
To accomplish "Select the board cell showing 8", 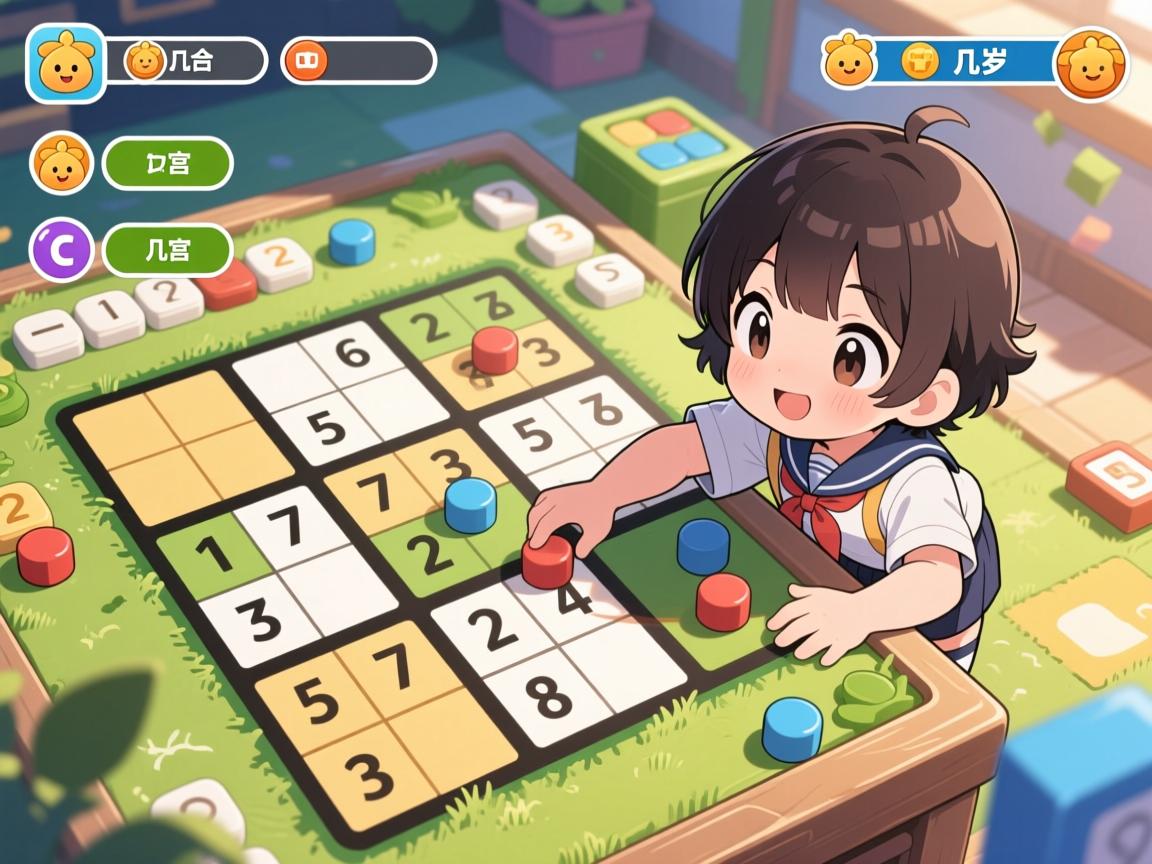I will coord(548,696).
